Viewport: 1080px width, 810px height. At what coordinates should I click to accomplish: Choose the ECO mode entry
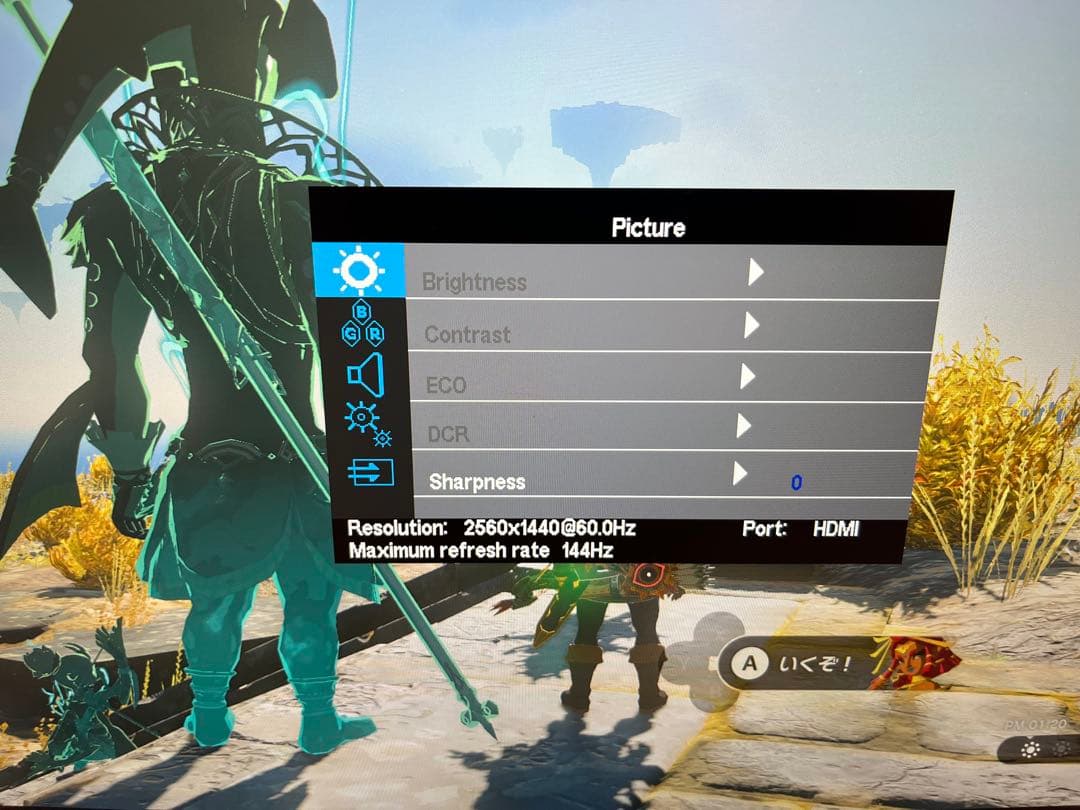(x=446, y=385)
